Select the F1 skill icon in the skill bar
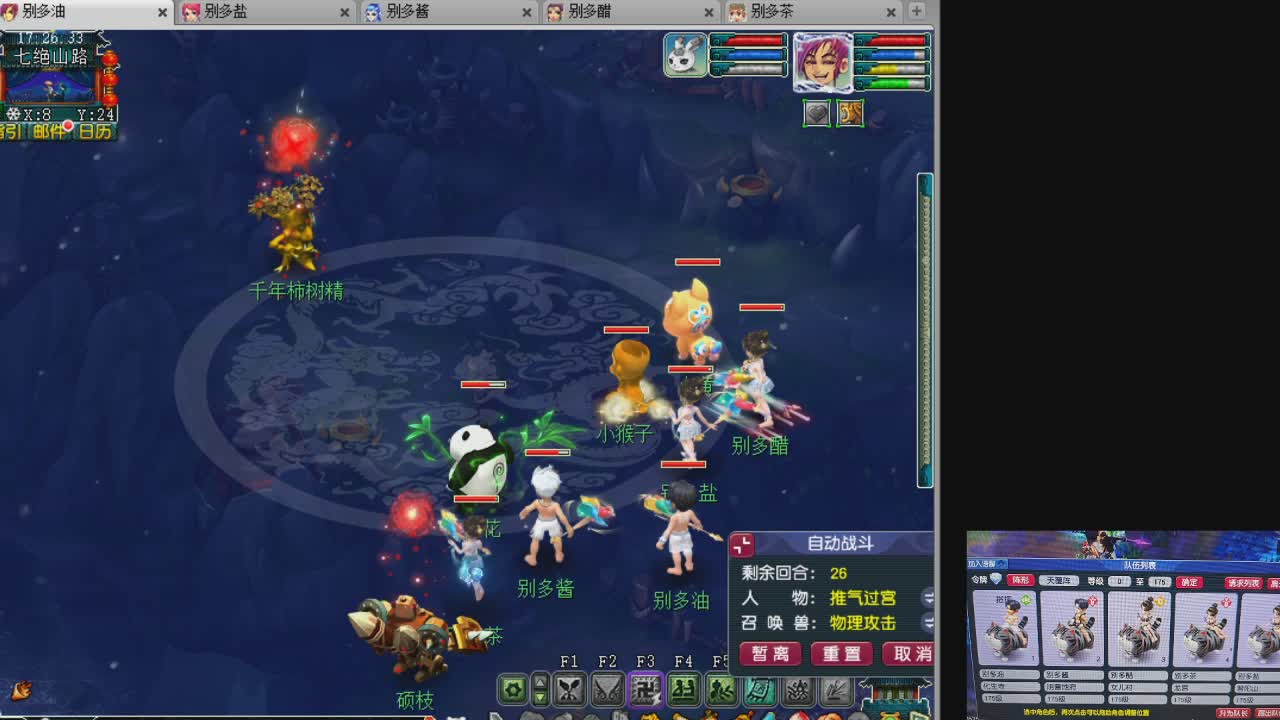 pos(568,690)
